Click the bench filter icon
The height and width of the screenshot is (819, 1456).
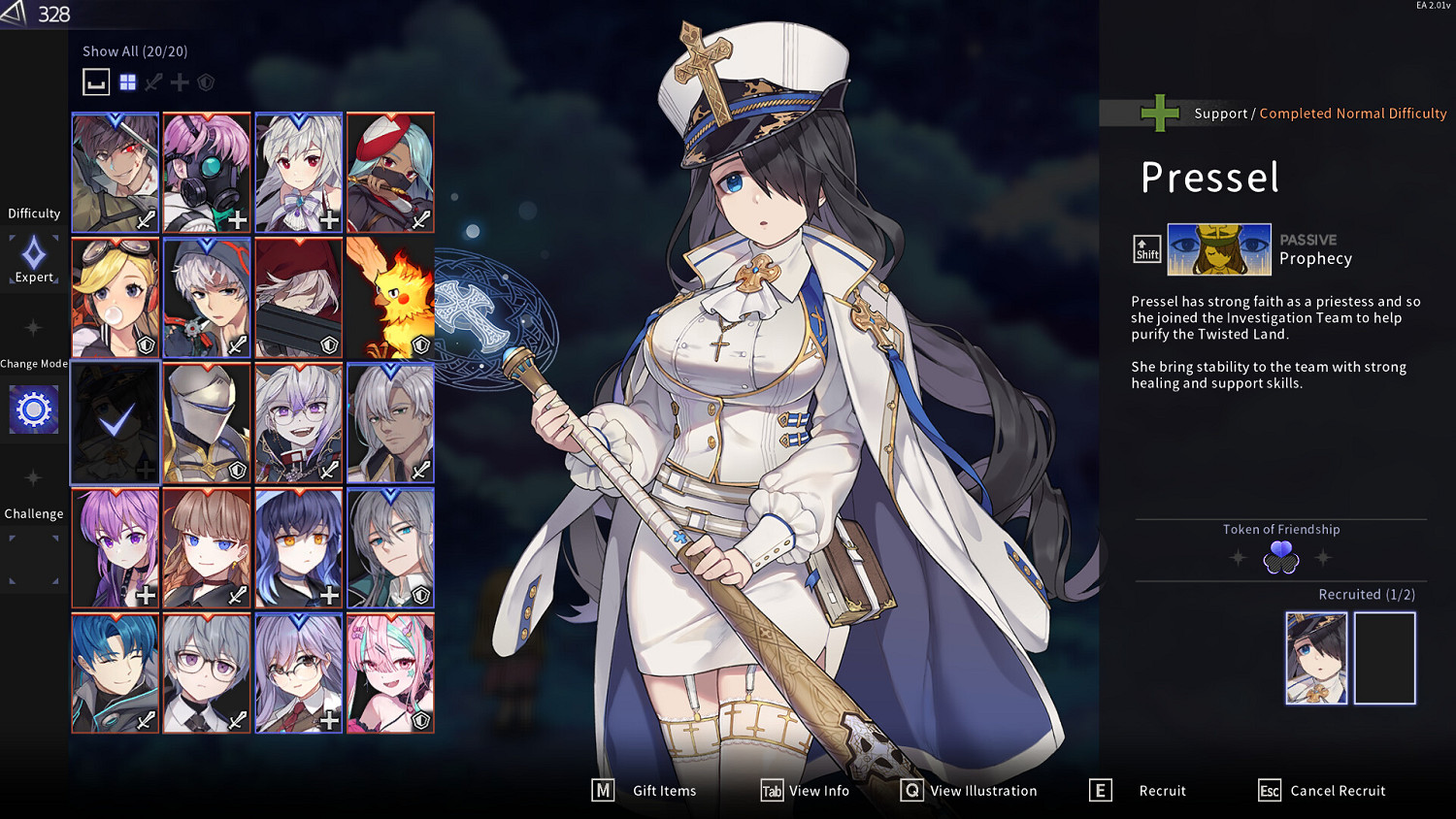coord(95,82)
